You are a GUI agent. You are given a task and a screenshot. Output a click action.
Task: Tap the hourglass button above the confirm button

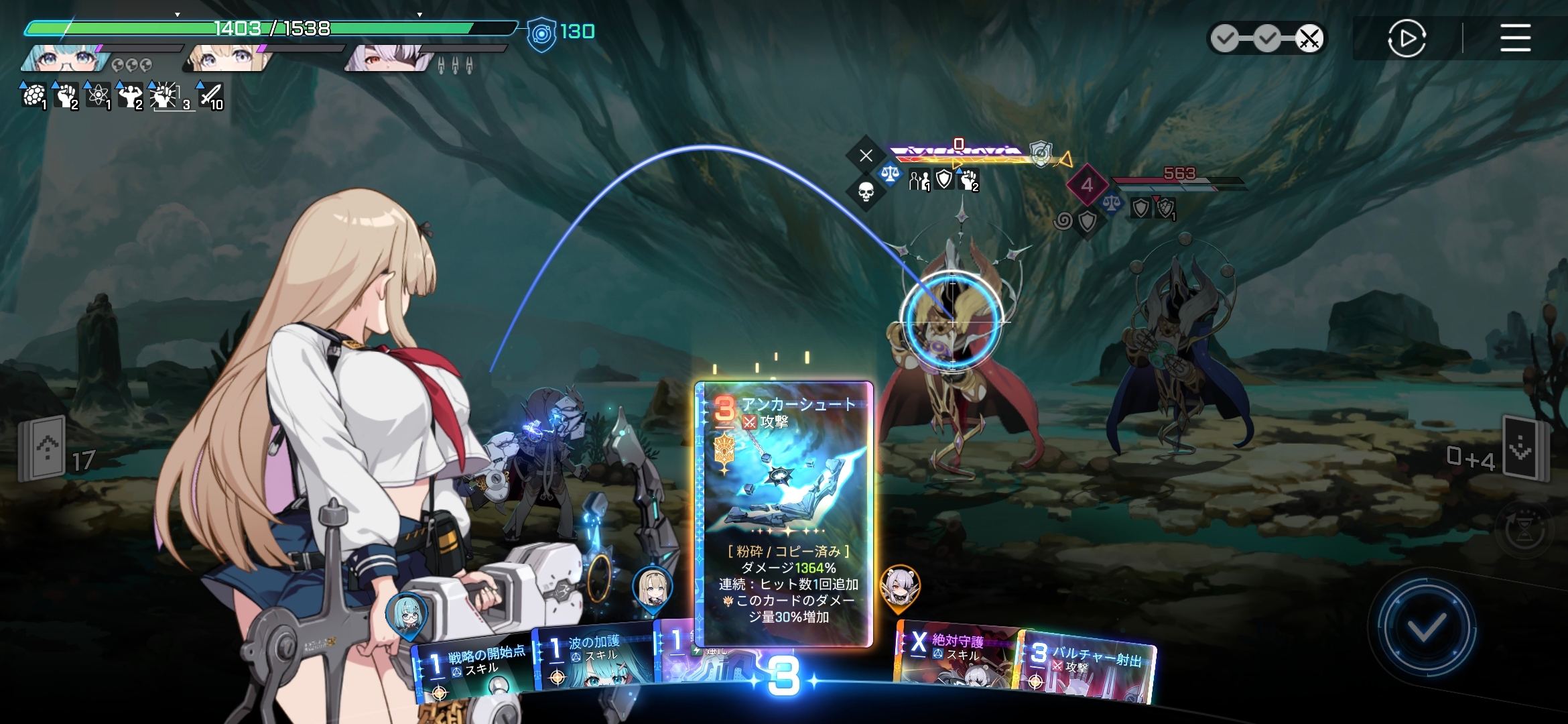click(x=1524, y=531)
